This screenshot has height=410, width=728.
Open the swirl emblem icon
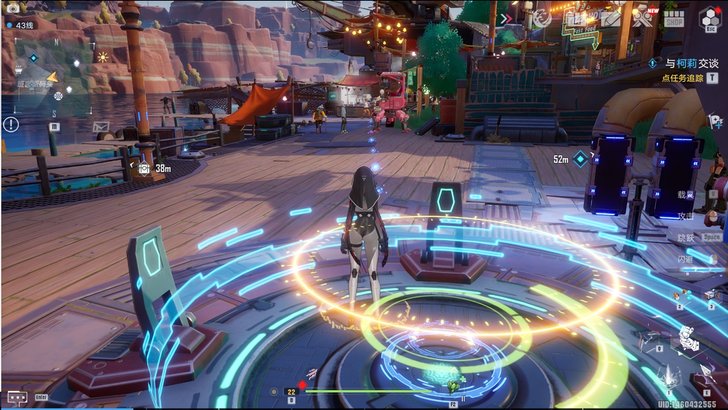[x=544, y=18]
